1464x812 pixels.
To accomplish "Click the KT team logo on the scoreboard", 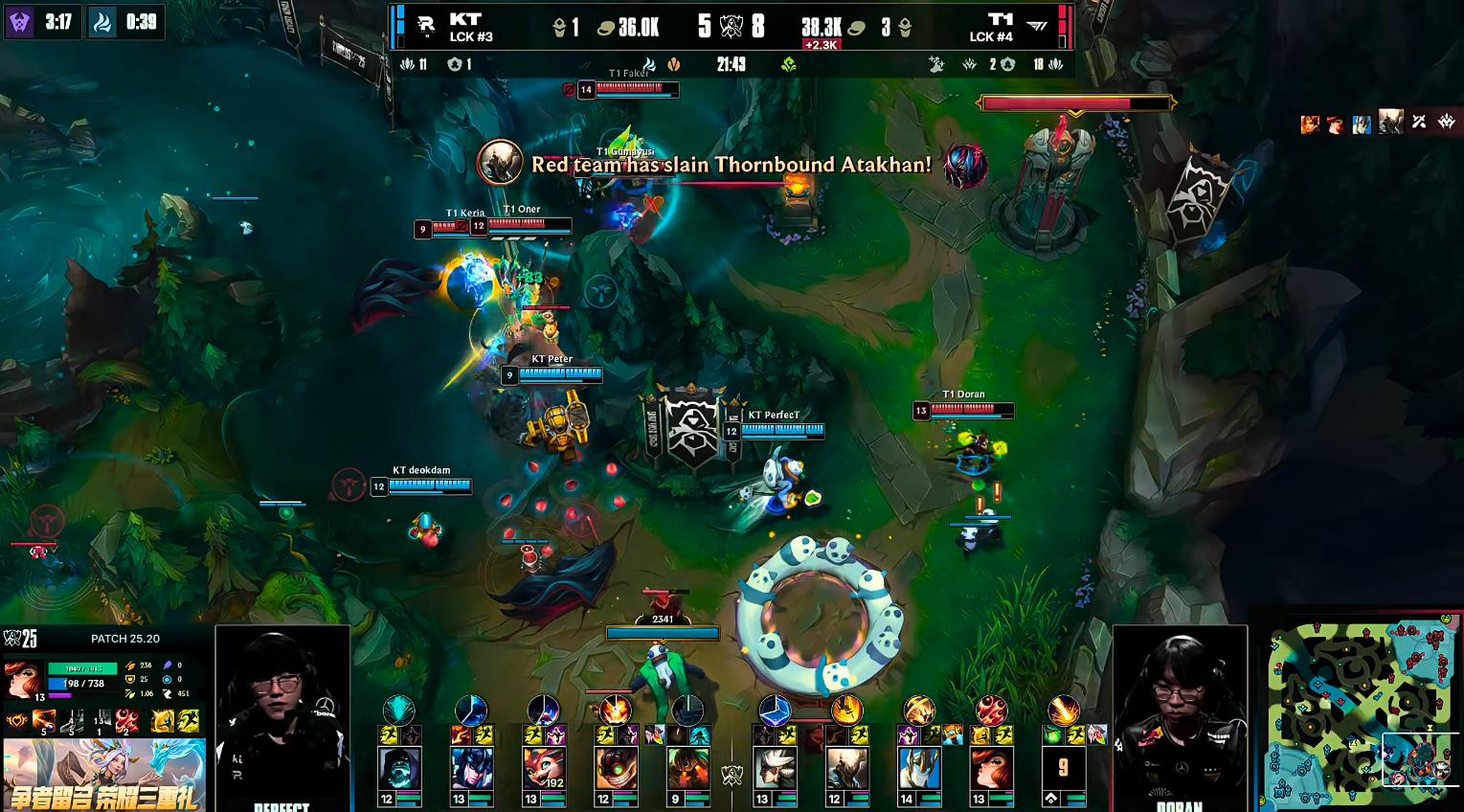I will click(426, 27).
